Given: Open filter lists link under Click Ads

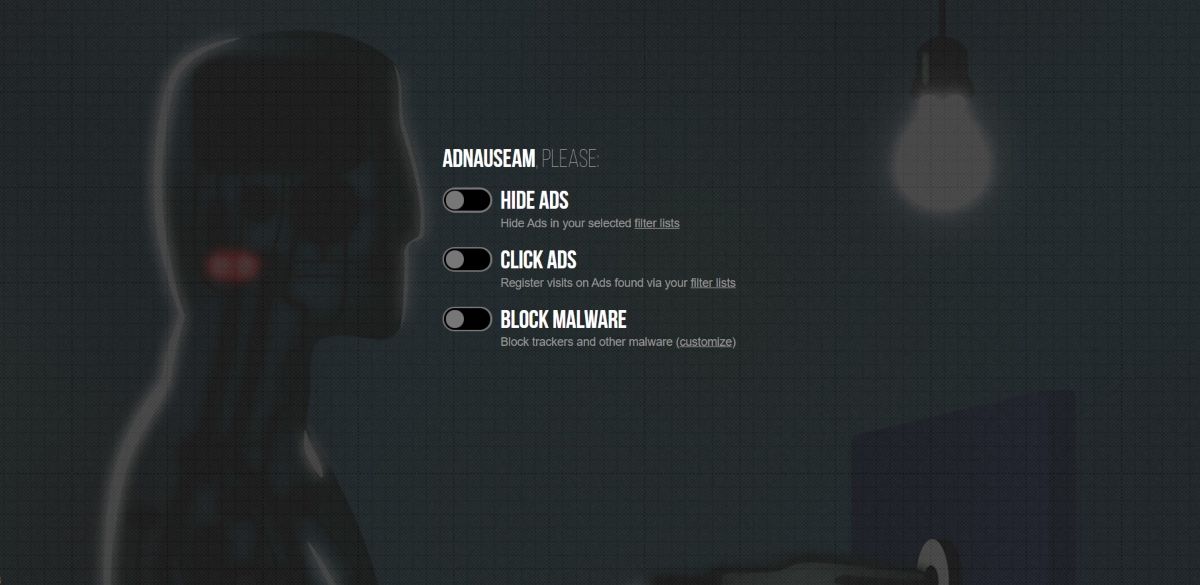Looking at the screenshot, I should coord(712,283).
